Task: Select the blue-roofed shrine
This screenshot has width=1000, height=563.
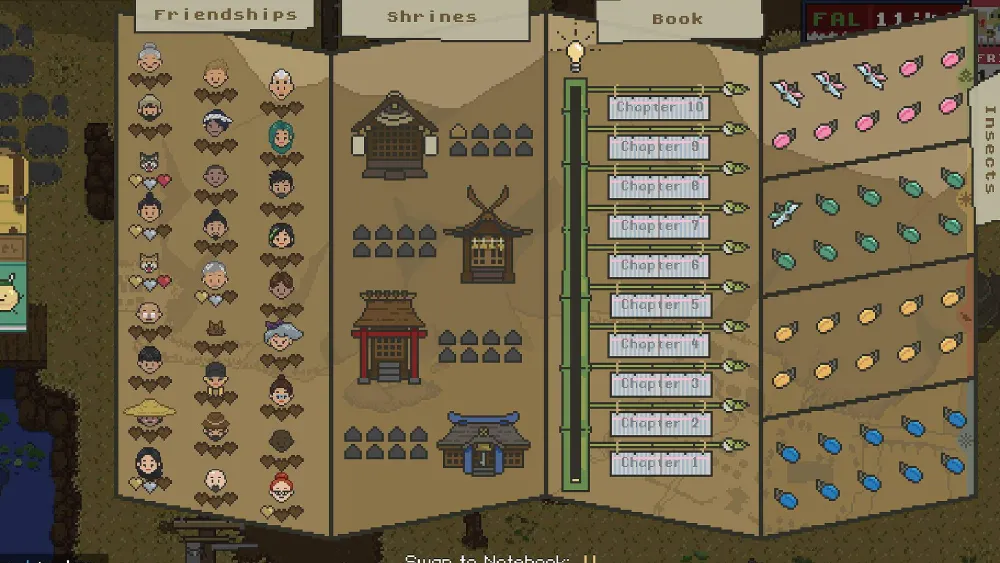Action: point(483,441)
